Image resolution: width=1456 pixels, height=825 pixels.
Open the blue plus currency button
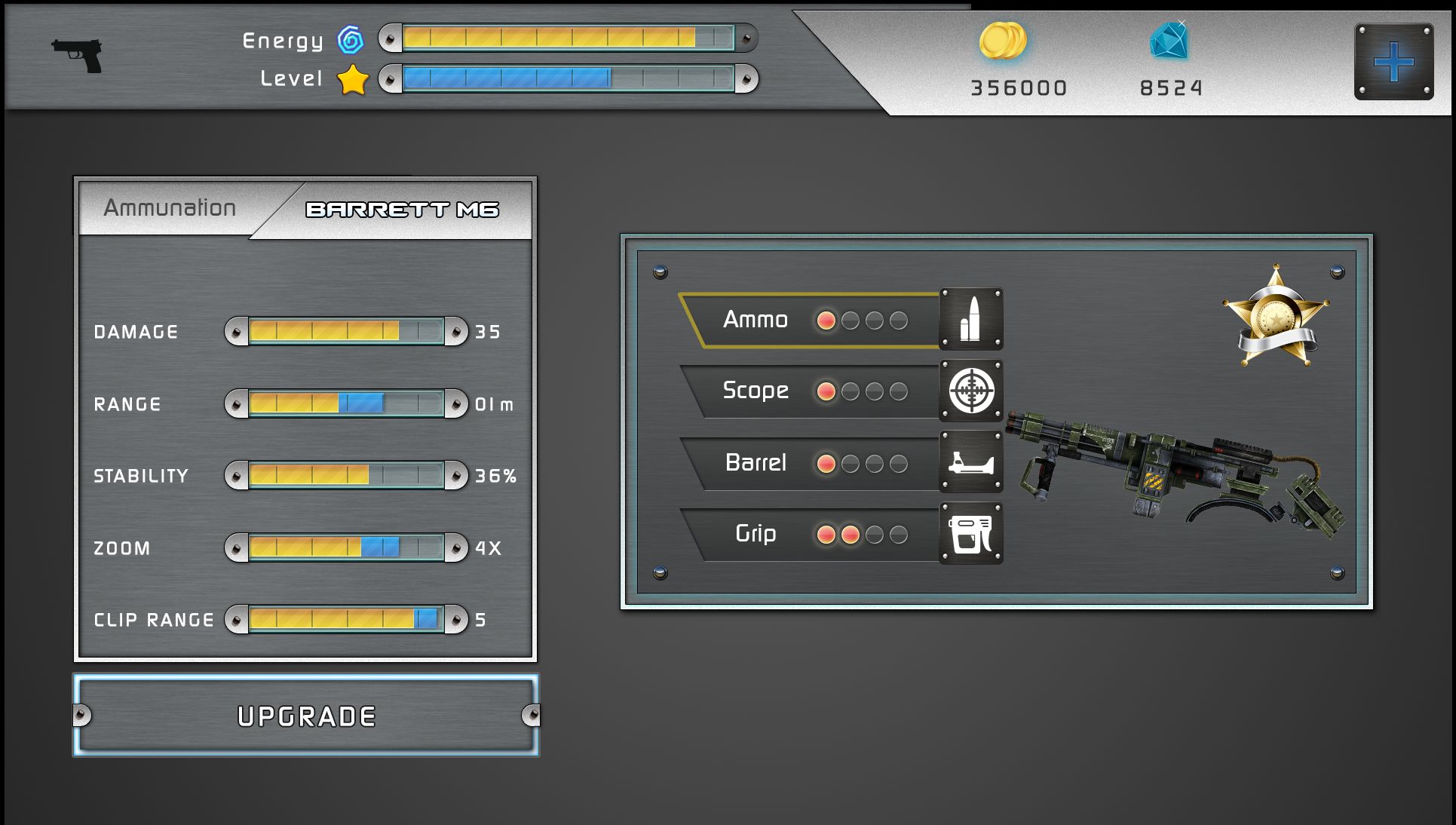pos(1393,62)
